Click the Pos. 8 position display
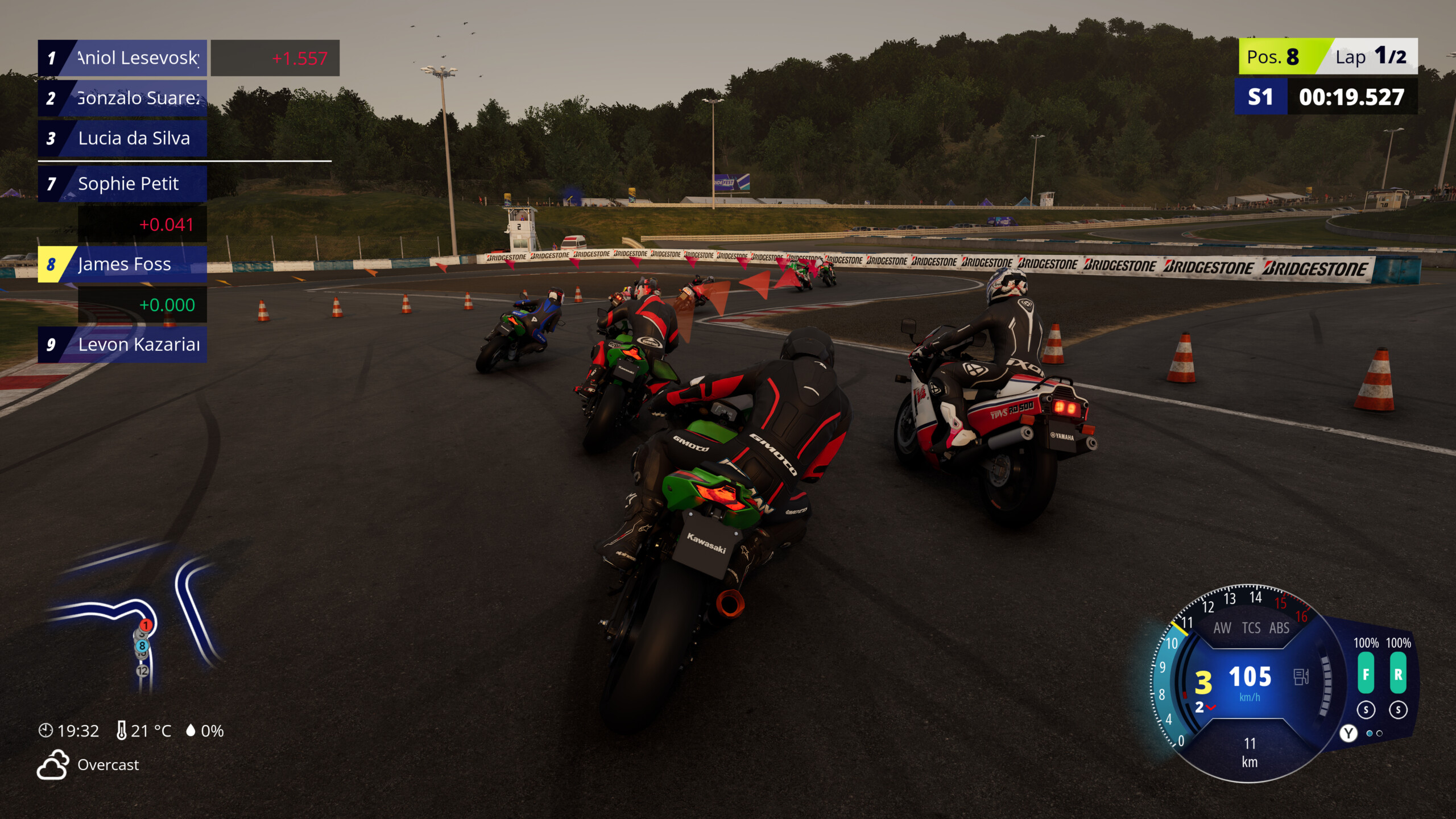 (1272, 56)
